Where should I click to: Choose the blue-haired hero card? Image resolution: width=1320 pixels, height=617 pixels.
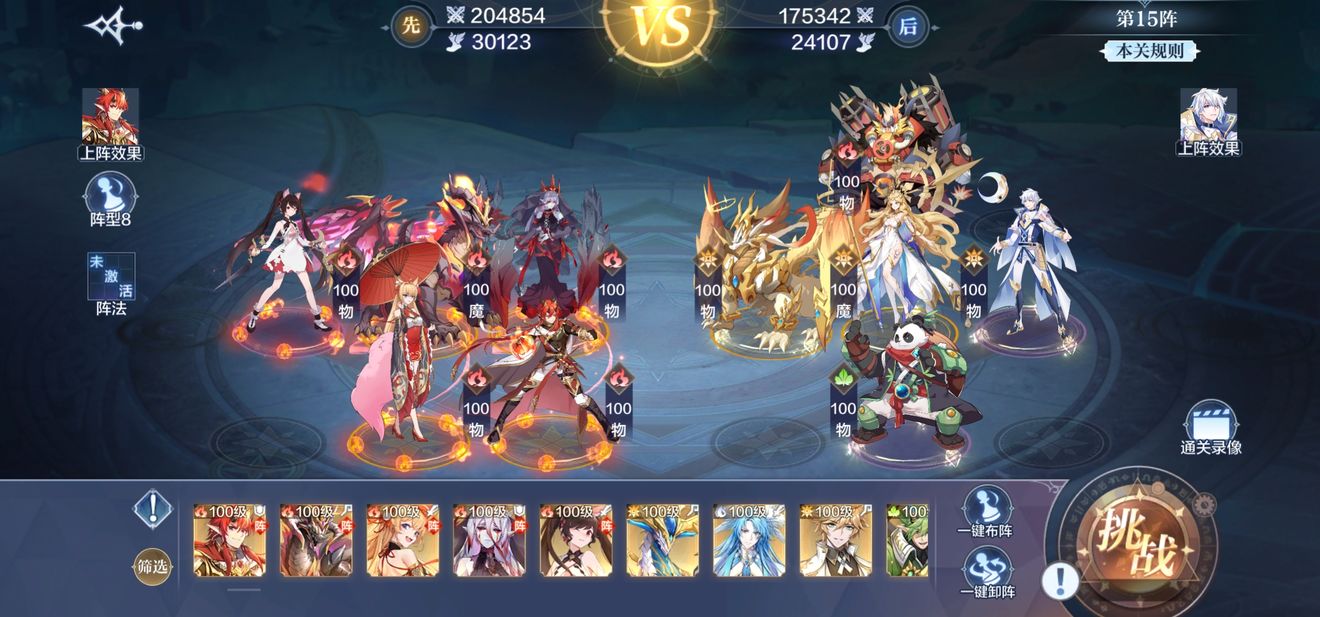pos(749,540)
